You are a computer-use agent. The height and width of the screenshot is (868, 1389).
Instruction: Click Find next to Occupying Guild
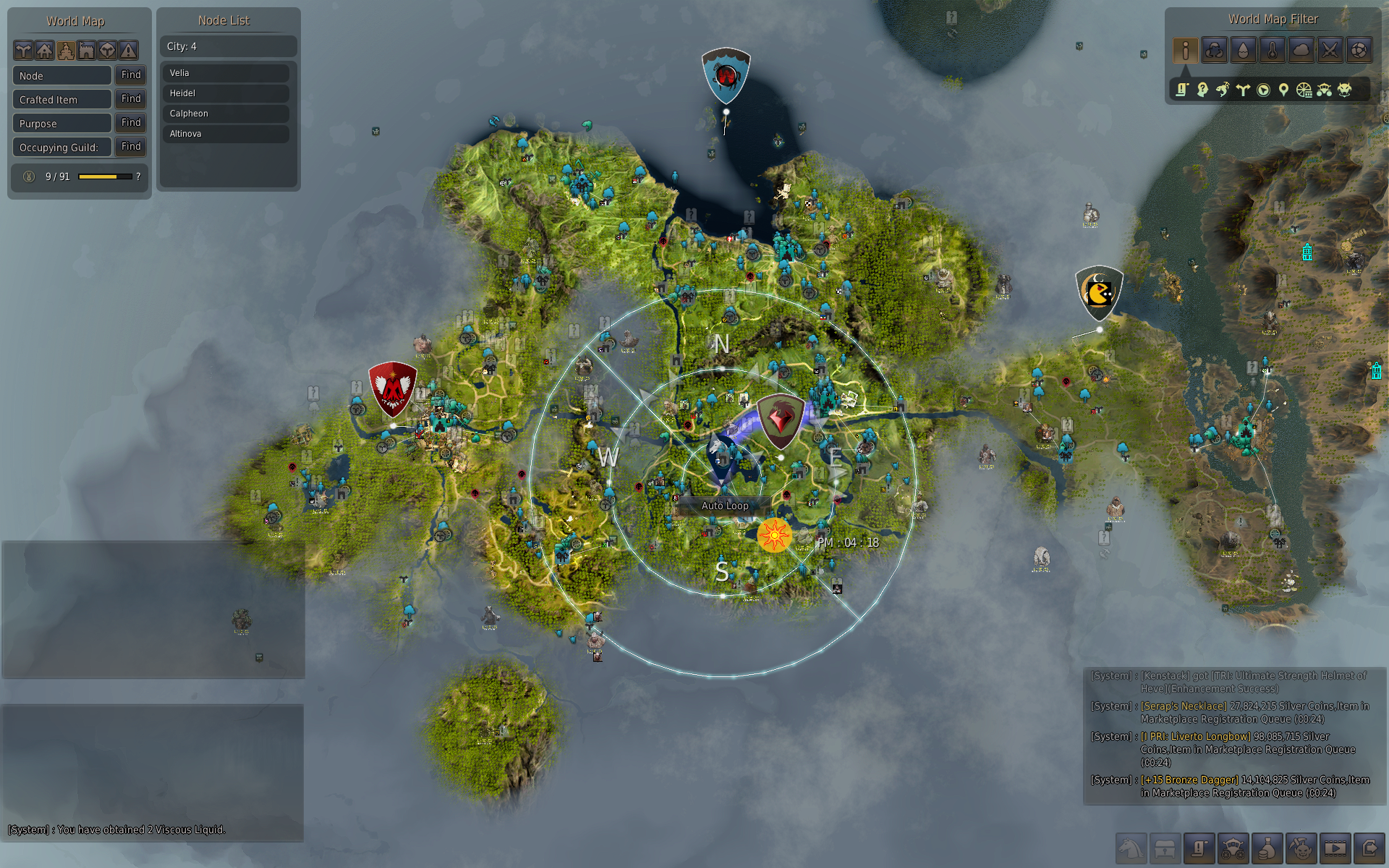point(131,147)
